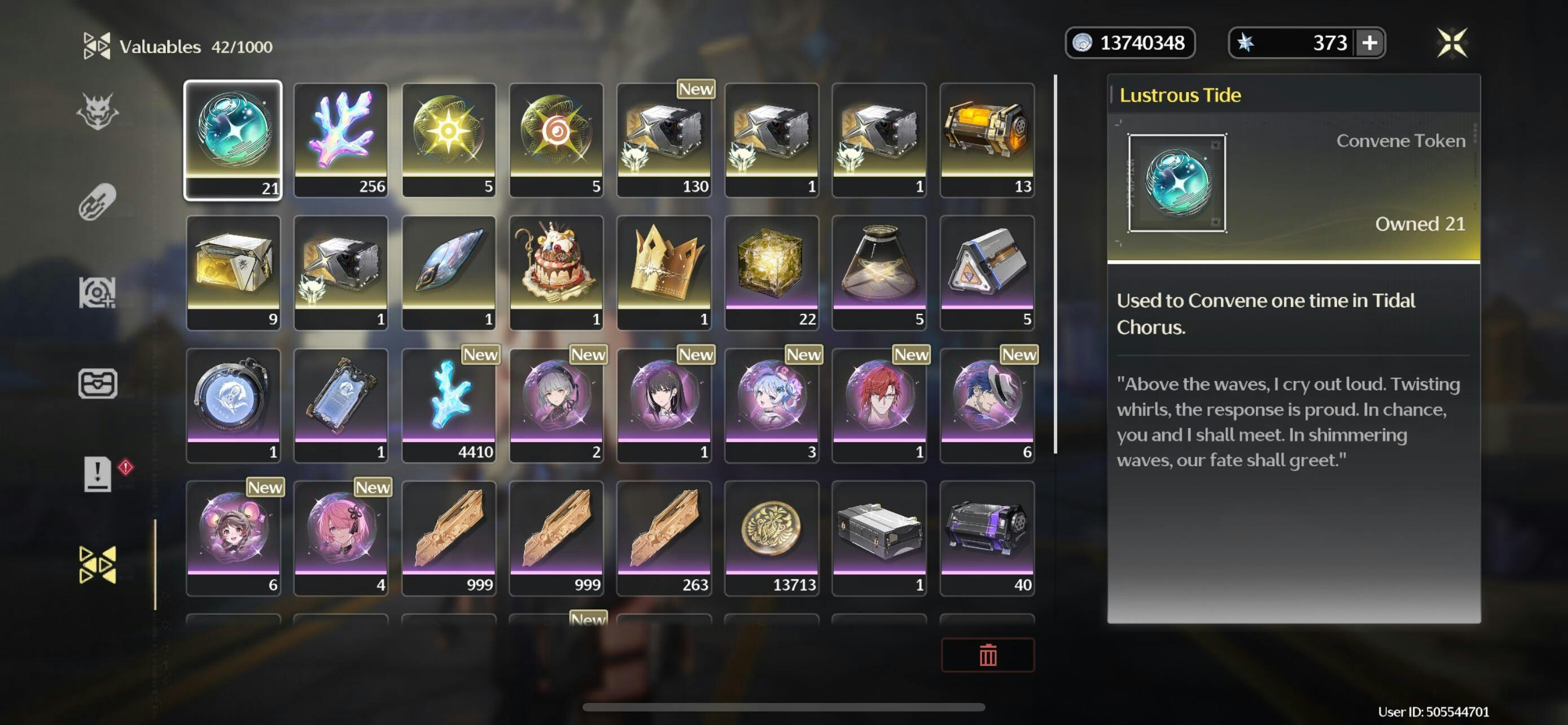Open the red trash can delete button

tap(987, 655)
